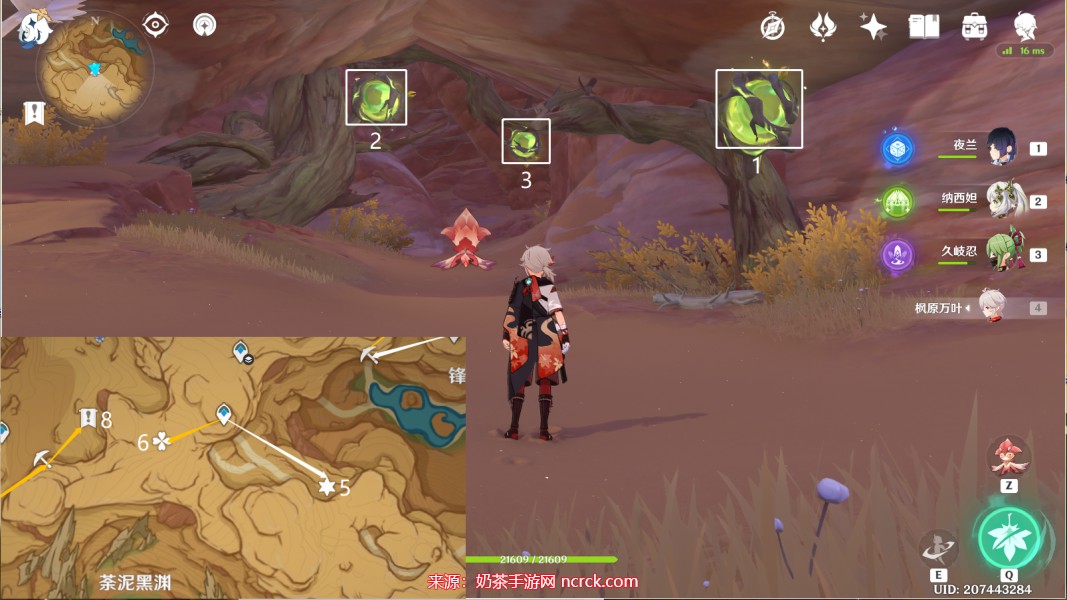Open the backpack inventory

tap(974, 27)
